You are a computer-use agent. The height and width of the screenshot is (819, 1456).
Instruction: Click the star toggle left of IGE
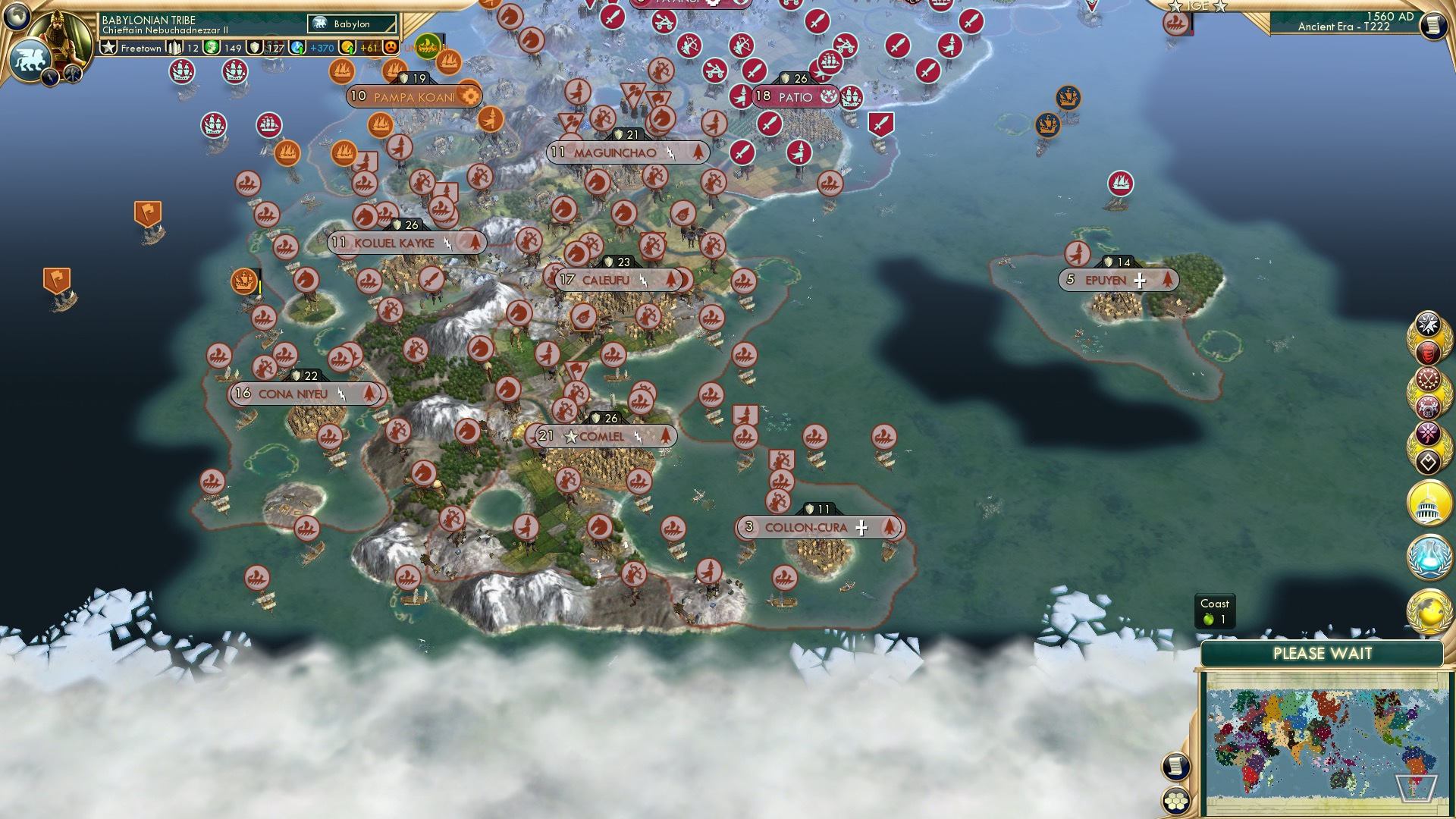click(1175, 6)
